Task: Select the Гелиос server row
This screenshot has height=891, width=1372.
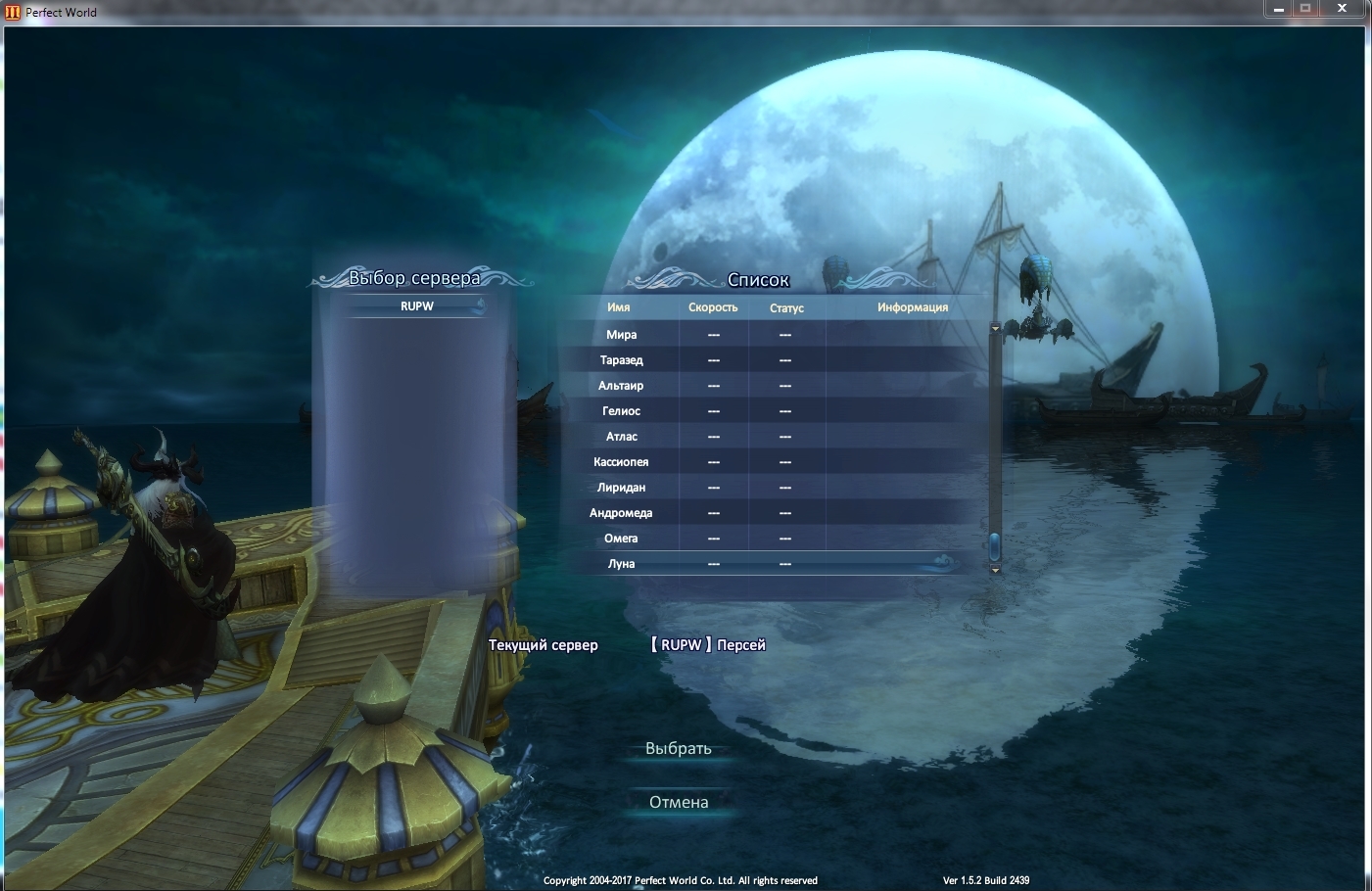Action: (x=621, y=411)
